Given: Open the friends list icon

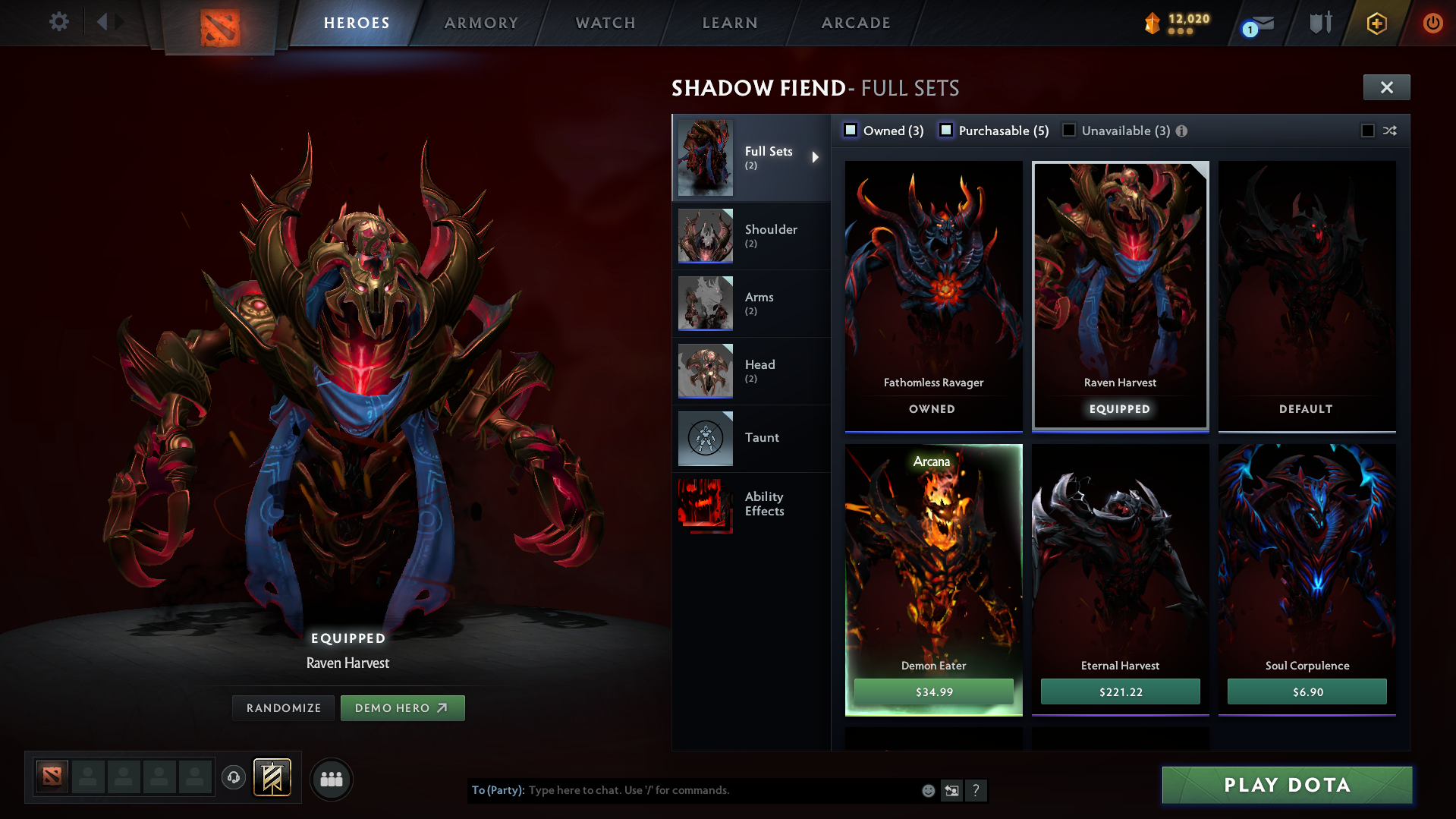Looking at the screenshot, I should [x=332, y=779].
